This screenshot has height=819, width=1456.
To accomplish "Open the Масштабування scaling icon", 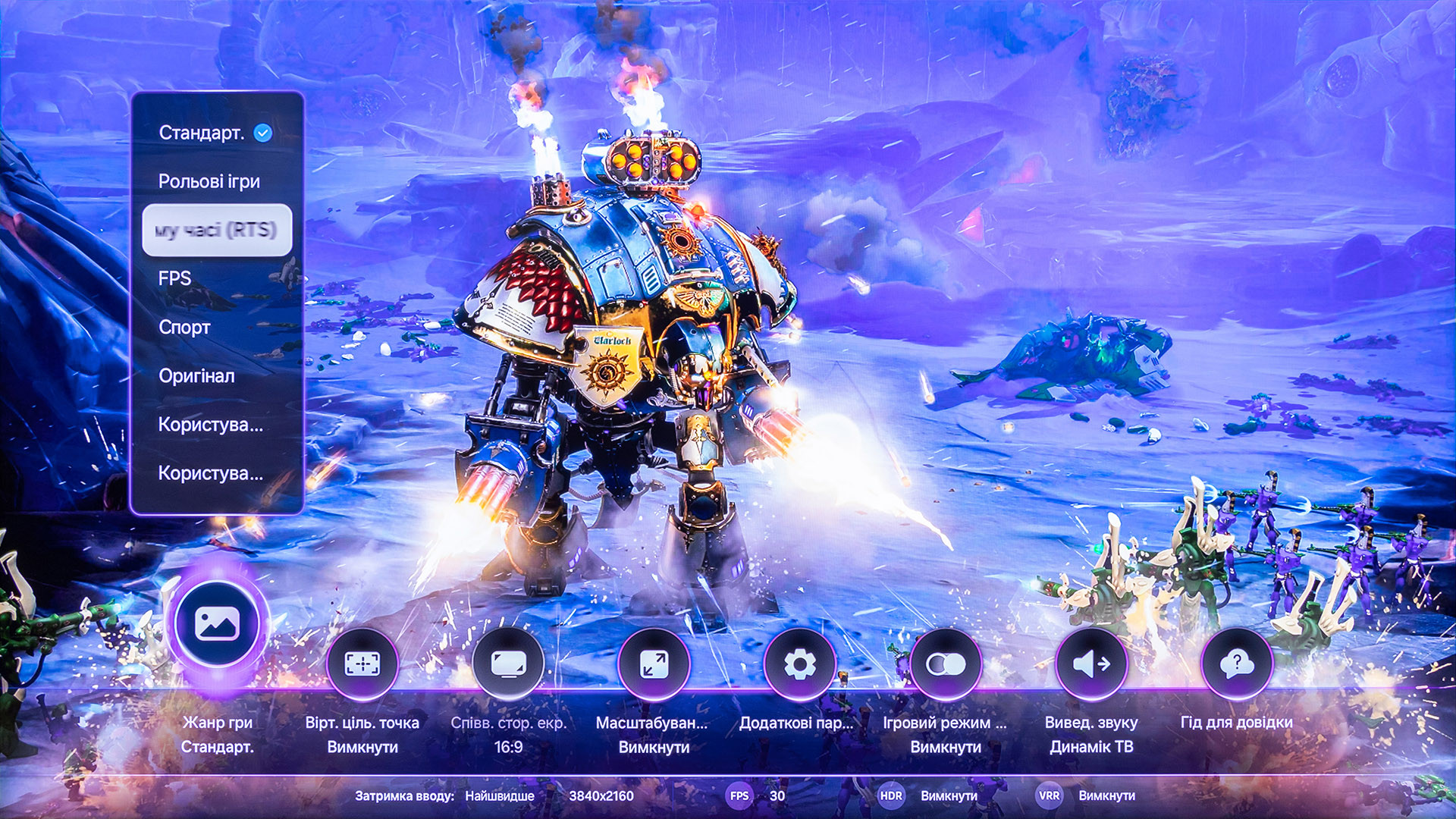I will tap(654, 664).
